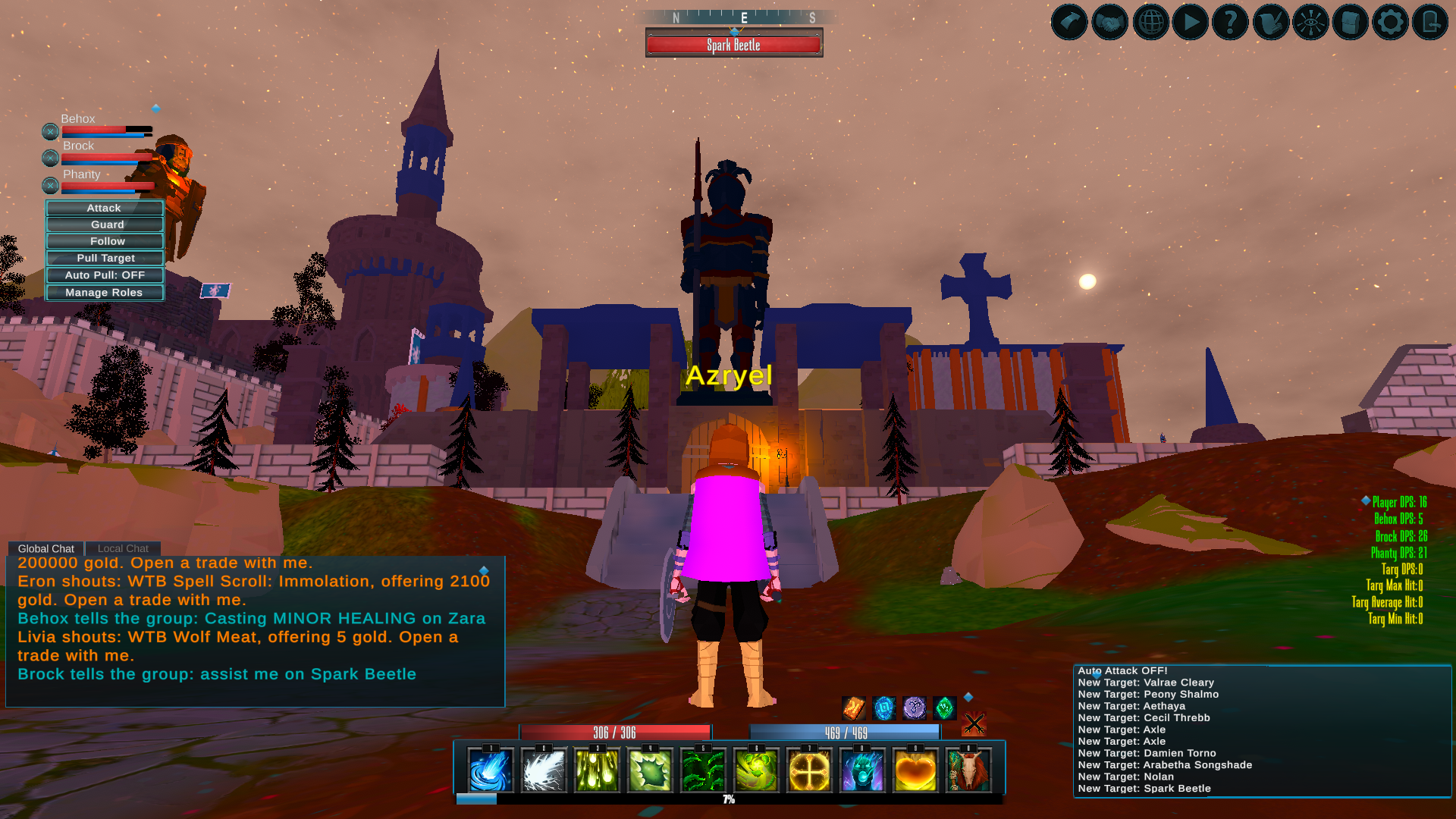The image size is (1456, 819).
Task: Select the Global Chat tab
Action: pyautogui.click(x=46, y=548)
